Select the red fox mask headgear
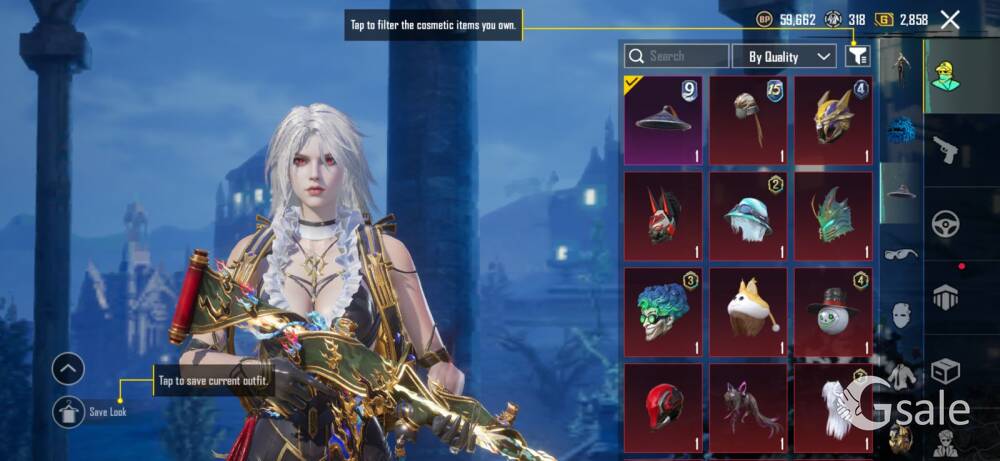 tap(663, 215)
